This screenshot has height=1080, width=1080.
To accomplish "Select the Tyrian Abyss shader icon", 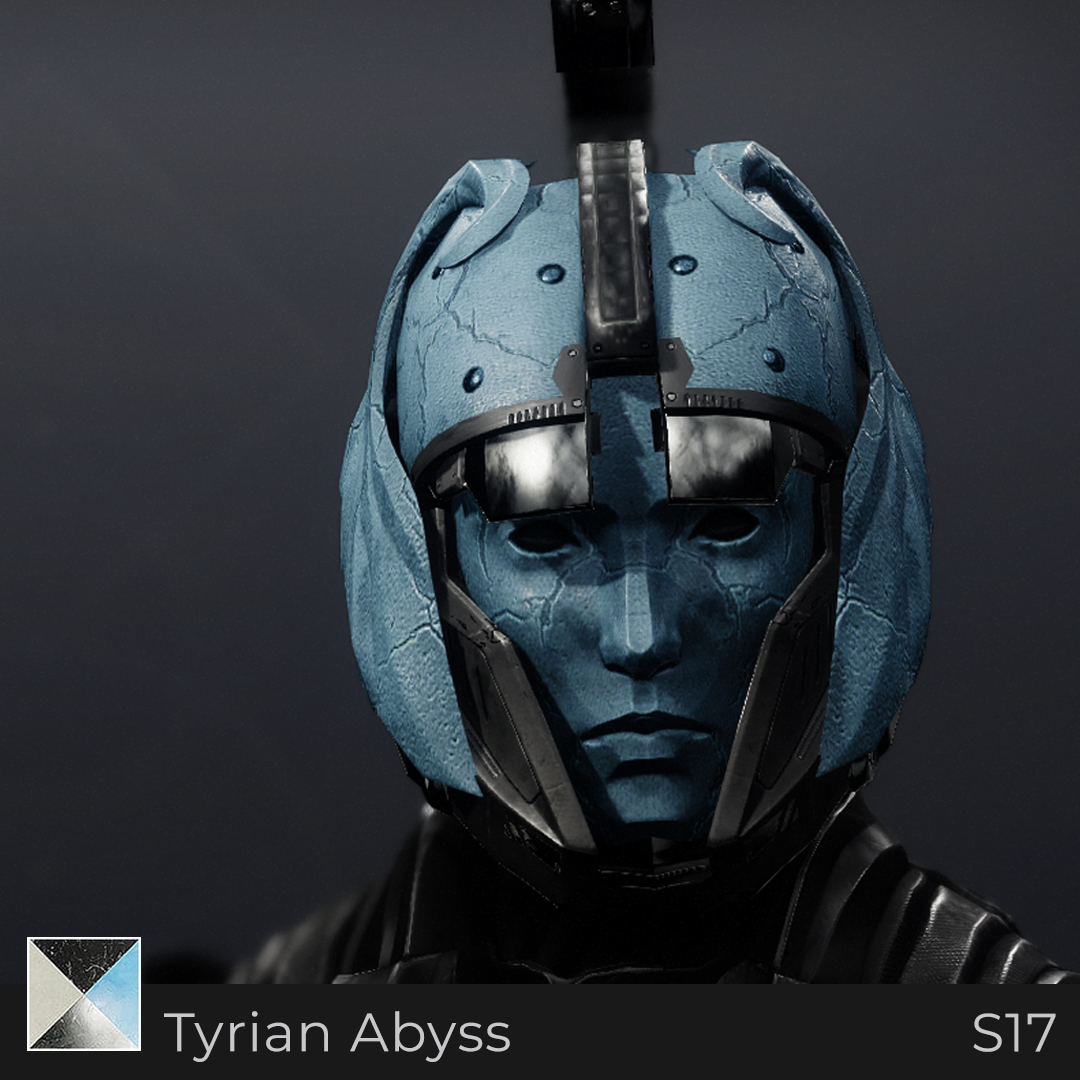I will [x=84, y=994].
